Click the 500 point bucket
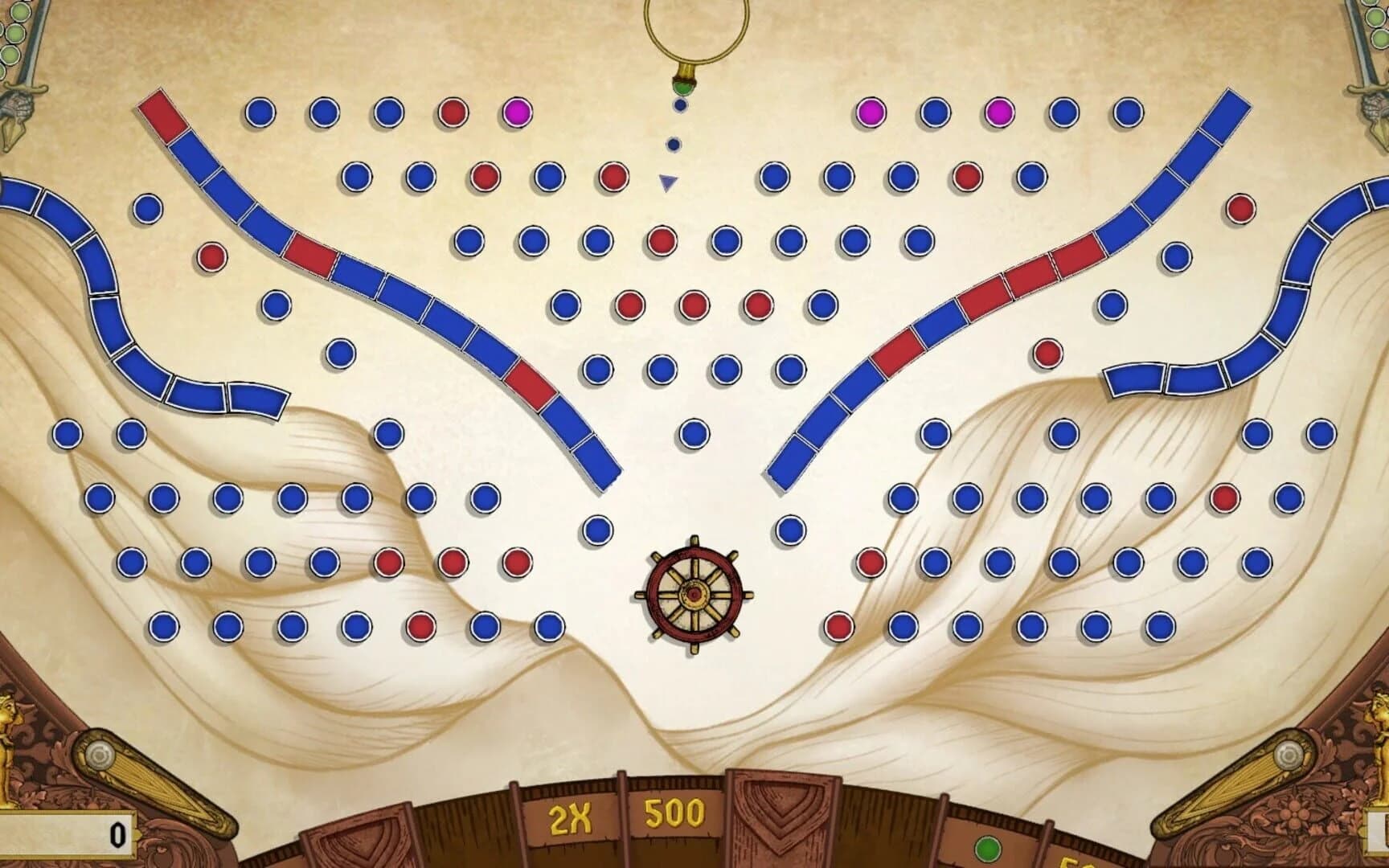This screenshot has width=1389, height=868. click(x=675, y=813)
